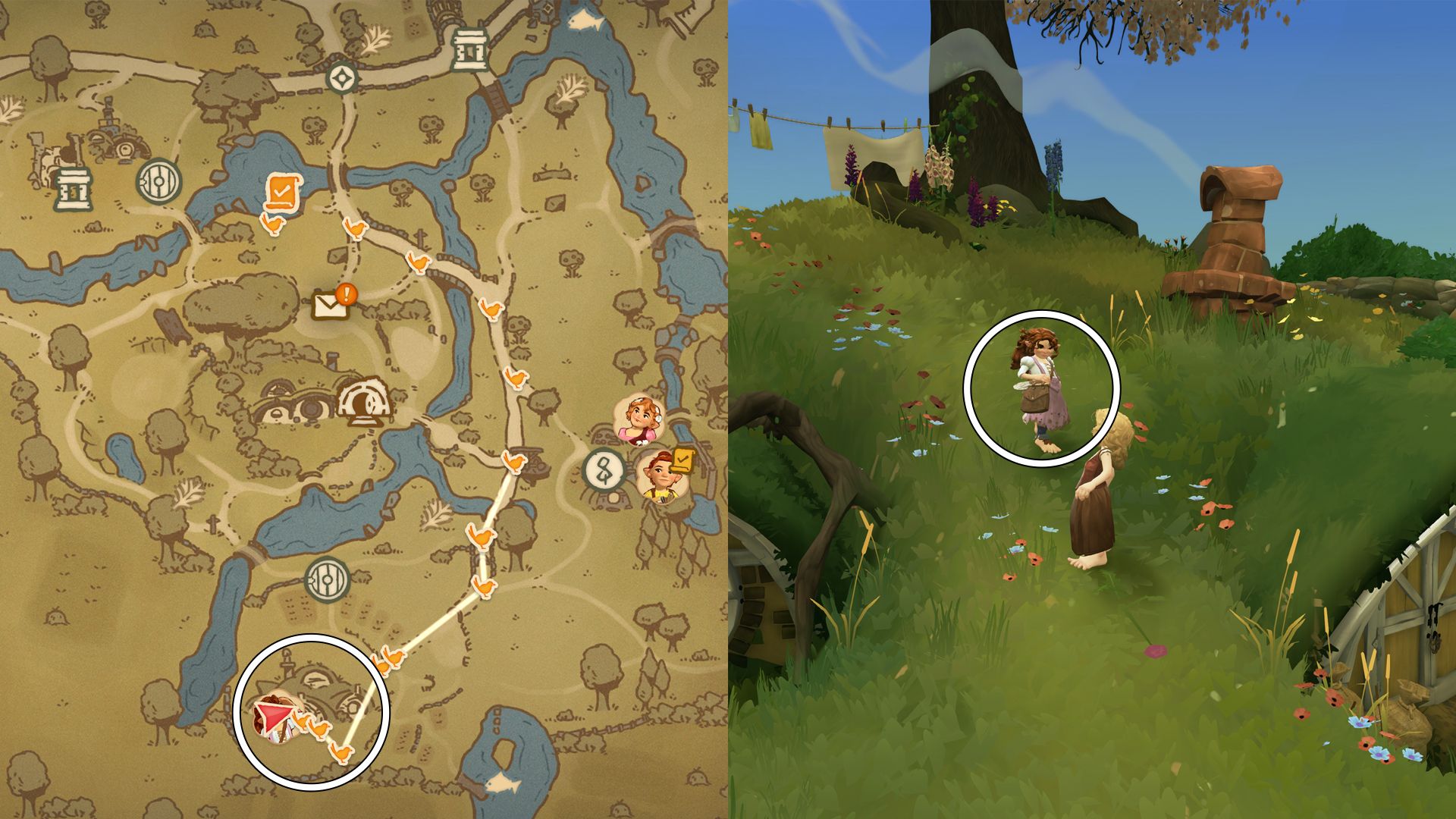Click the standing stone rune icon near the portraits
The image size is (1456, 819).
coord(601,468)
